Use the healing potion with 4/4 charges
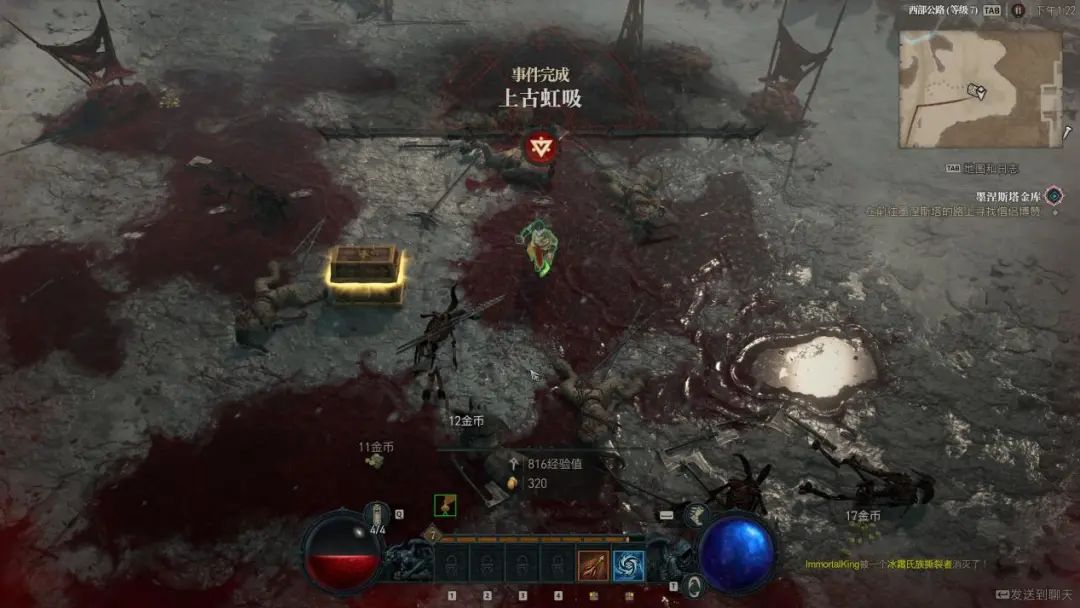 378,515
